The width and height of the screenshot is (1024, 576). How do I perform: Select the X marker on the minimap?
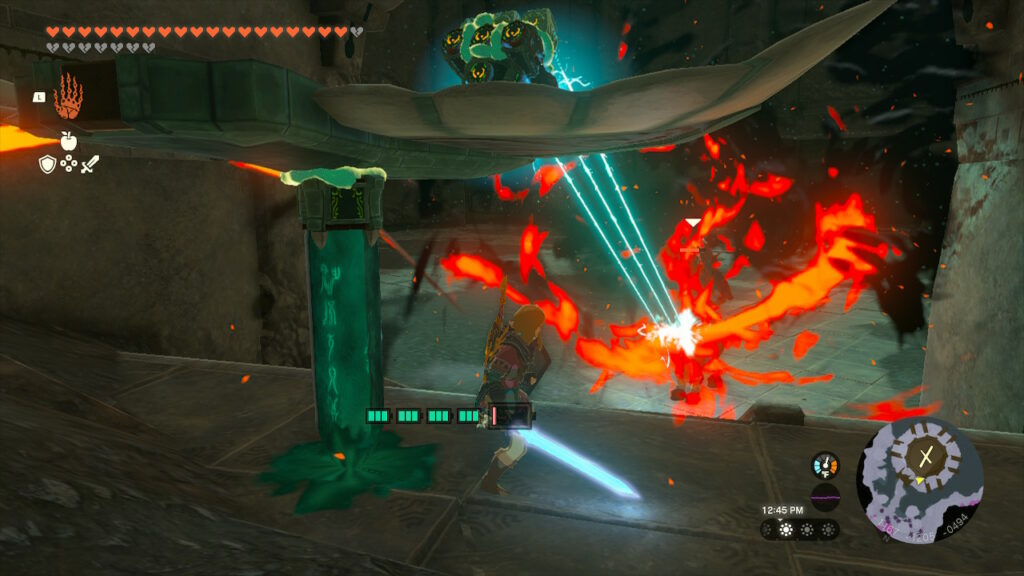click(x=925, y=456)
